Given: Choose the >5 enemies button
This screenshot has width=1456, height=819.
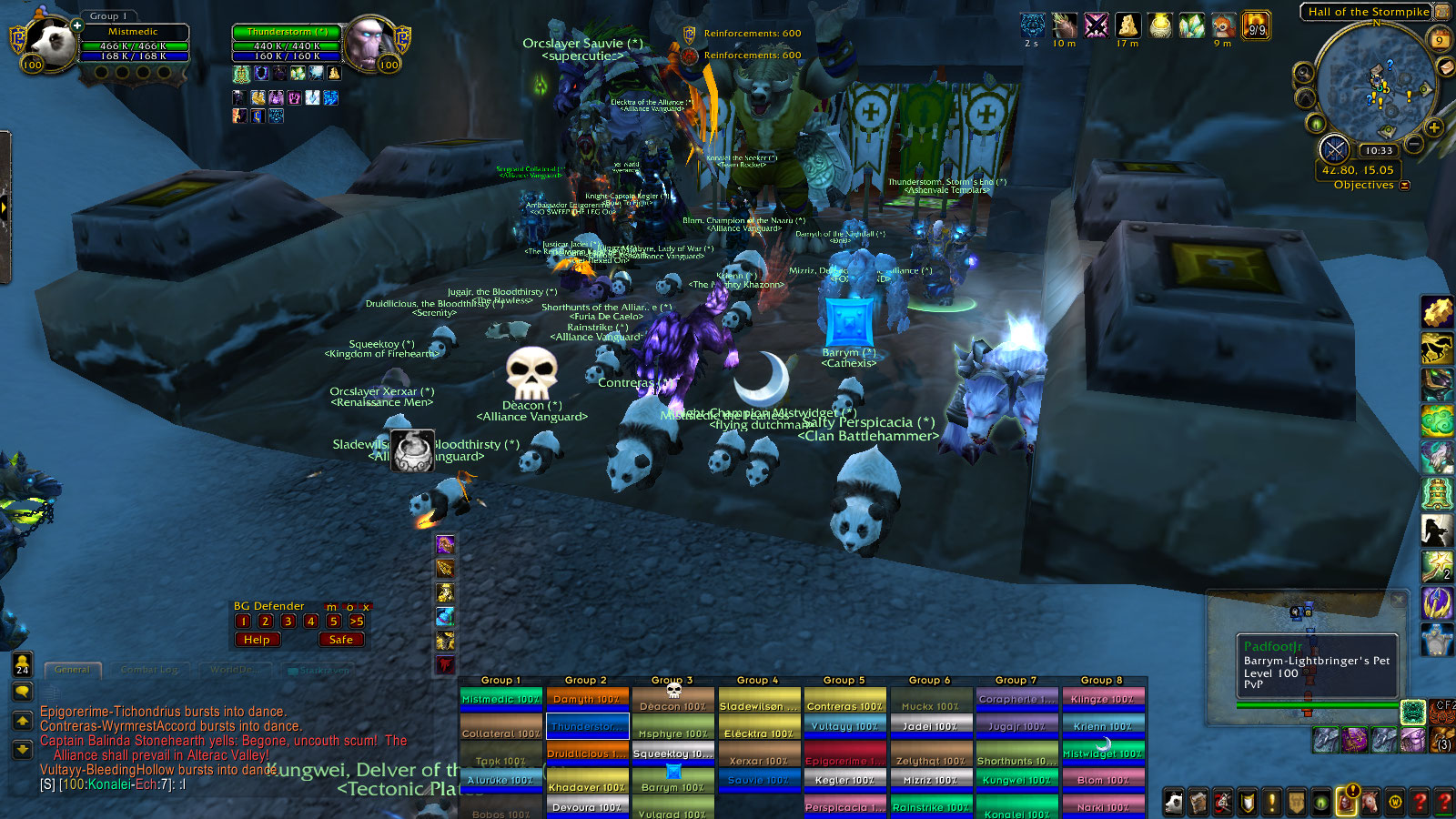Looking at the screenshot, I should click(357, 622).
